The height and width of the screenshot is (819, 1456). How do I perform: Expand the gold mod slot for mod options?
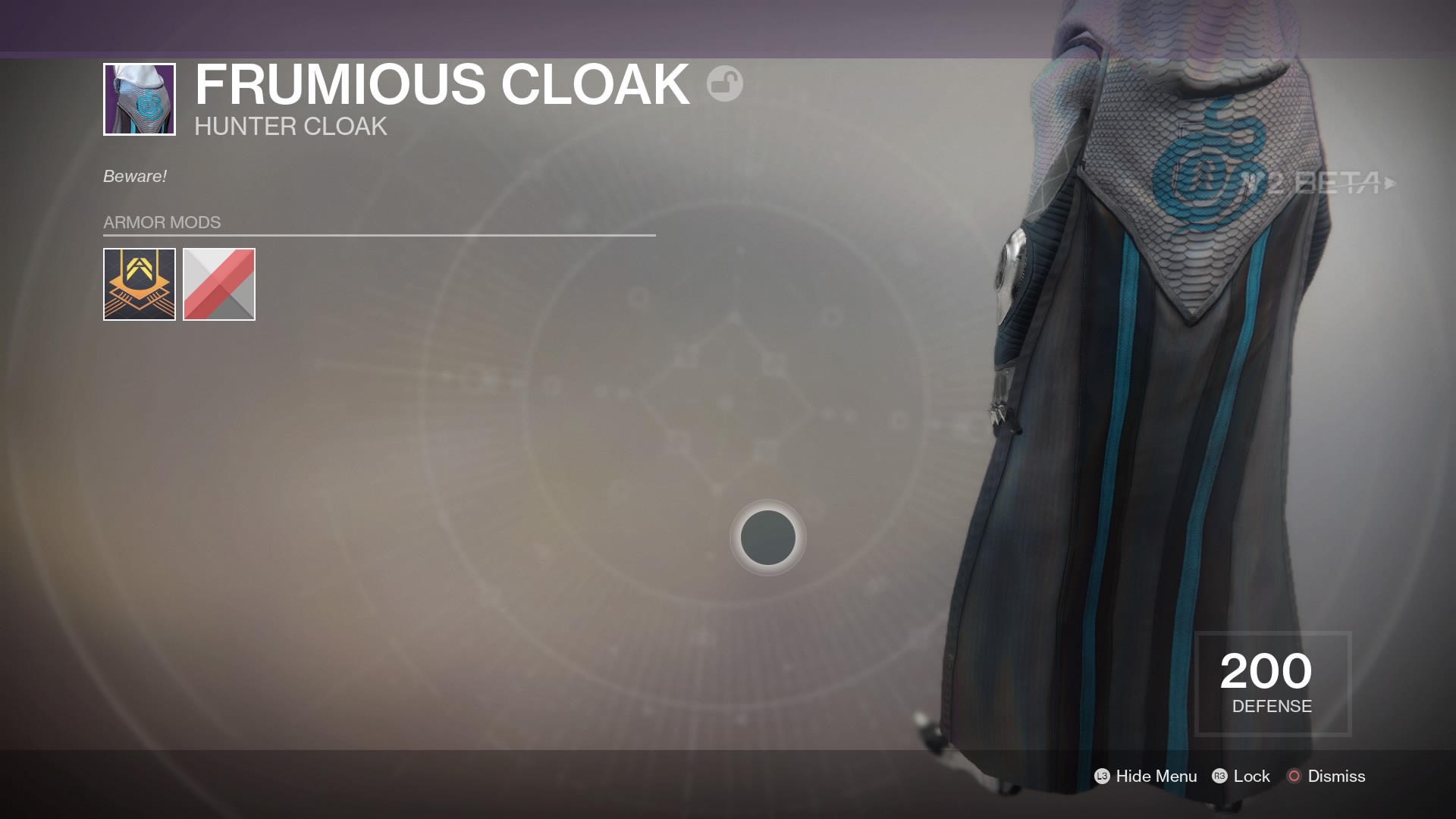point(139,284)
